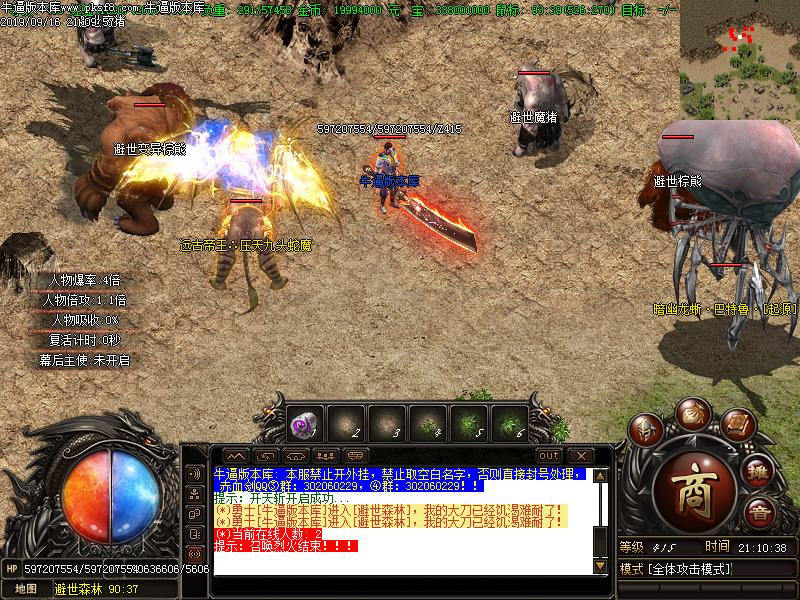800x600 pixels.
Task: Click the 'out' button above chat
Action: click(x=549, y=456)
